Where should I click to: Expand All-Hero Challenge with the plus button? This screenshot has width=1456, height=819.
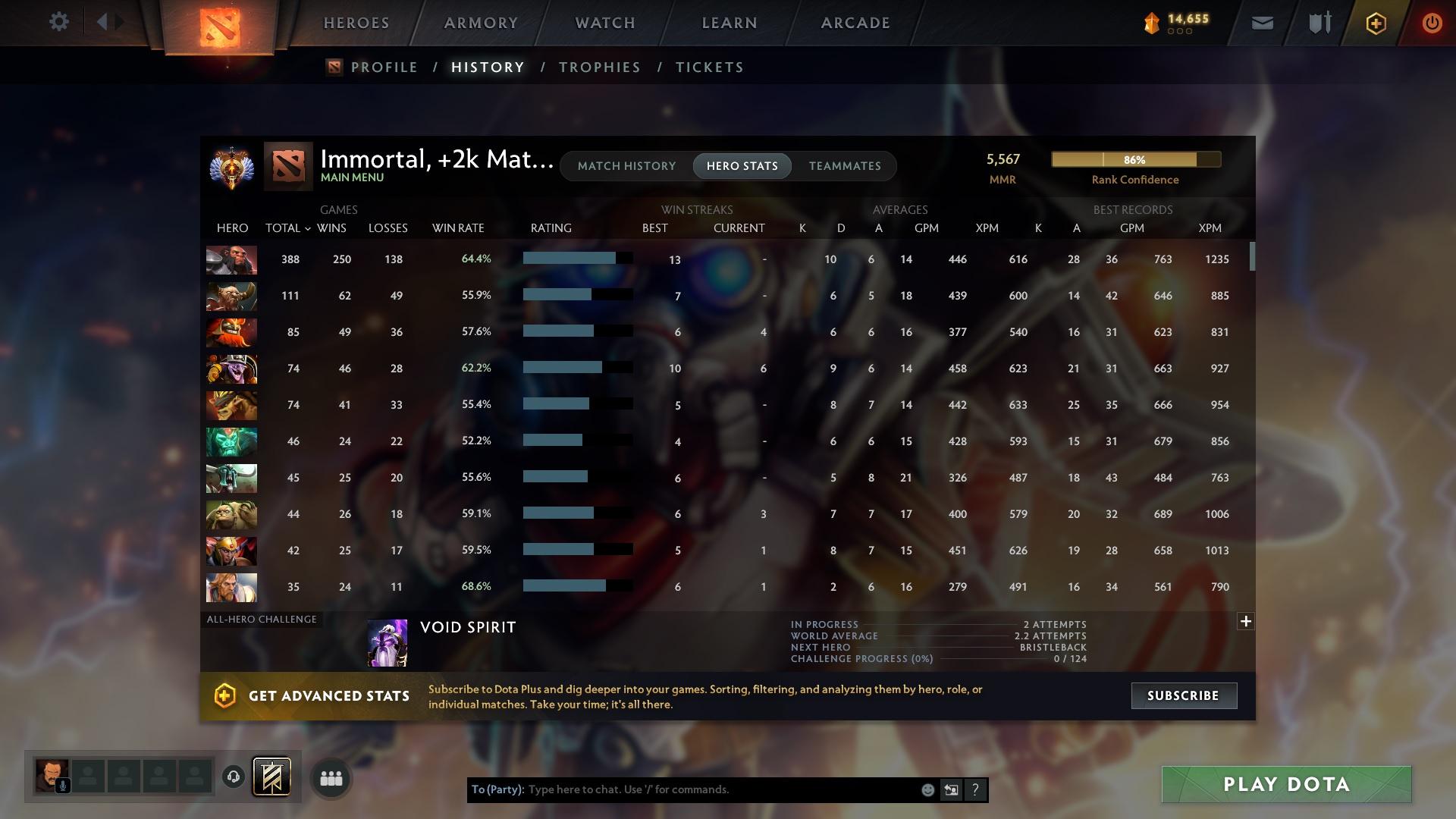point(1245,621)
